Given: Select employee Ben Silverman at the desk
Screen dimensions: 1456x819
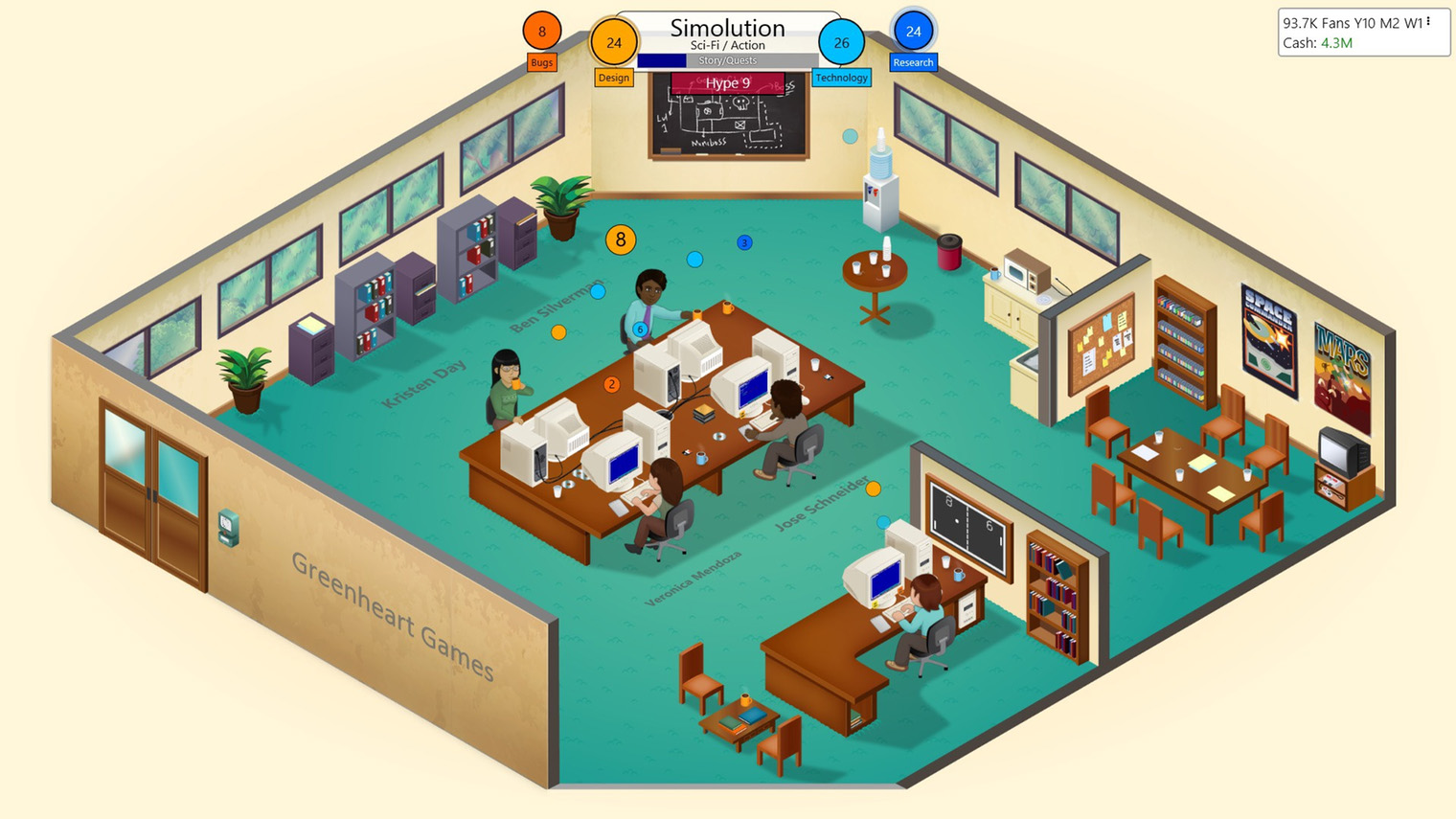Looking at the screenshot, I should pos(651,287).
